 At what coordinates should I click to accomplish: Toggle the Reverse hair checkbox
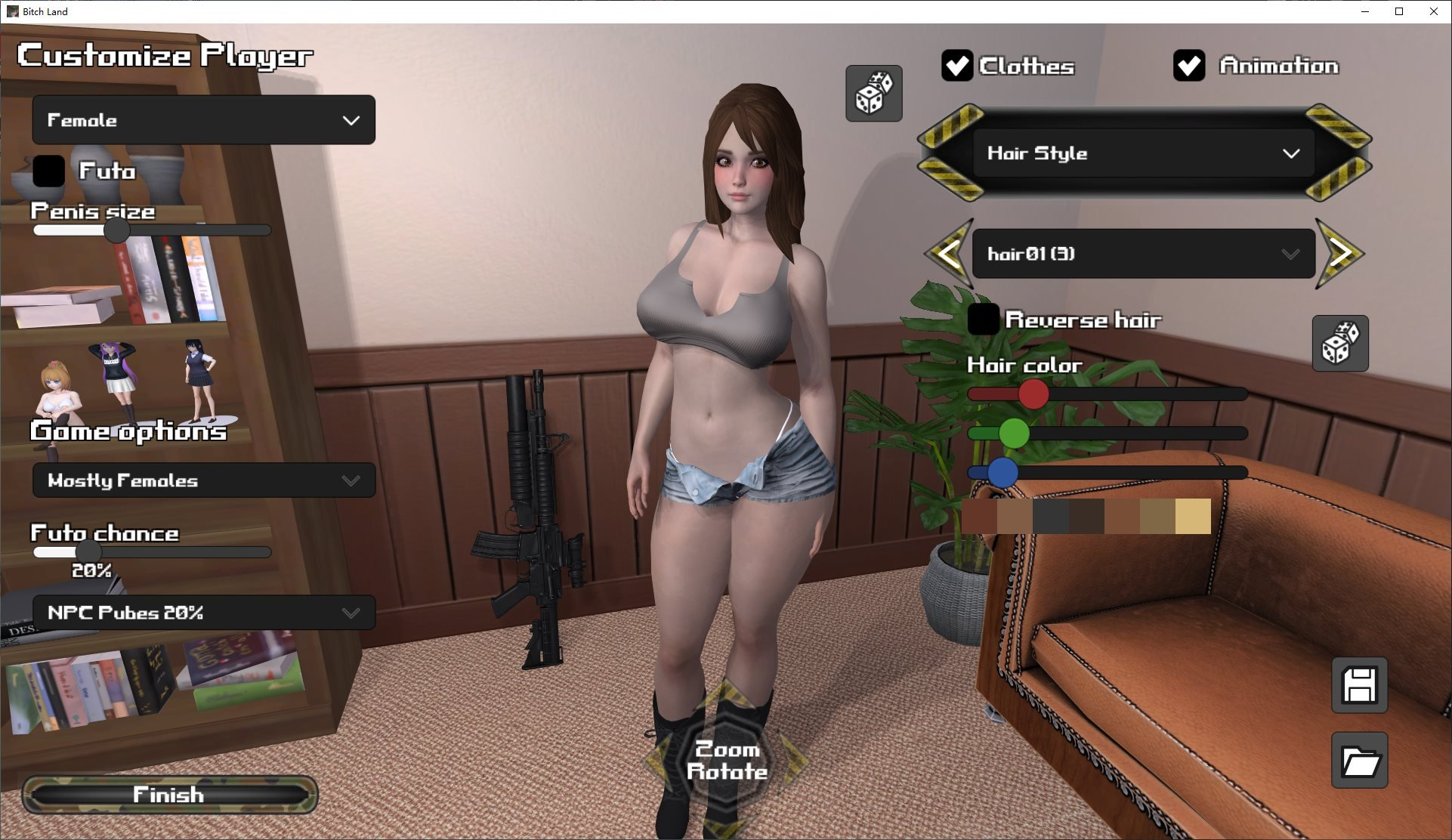coord(984,320)
